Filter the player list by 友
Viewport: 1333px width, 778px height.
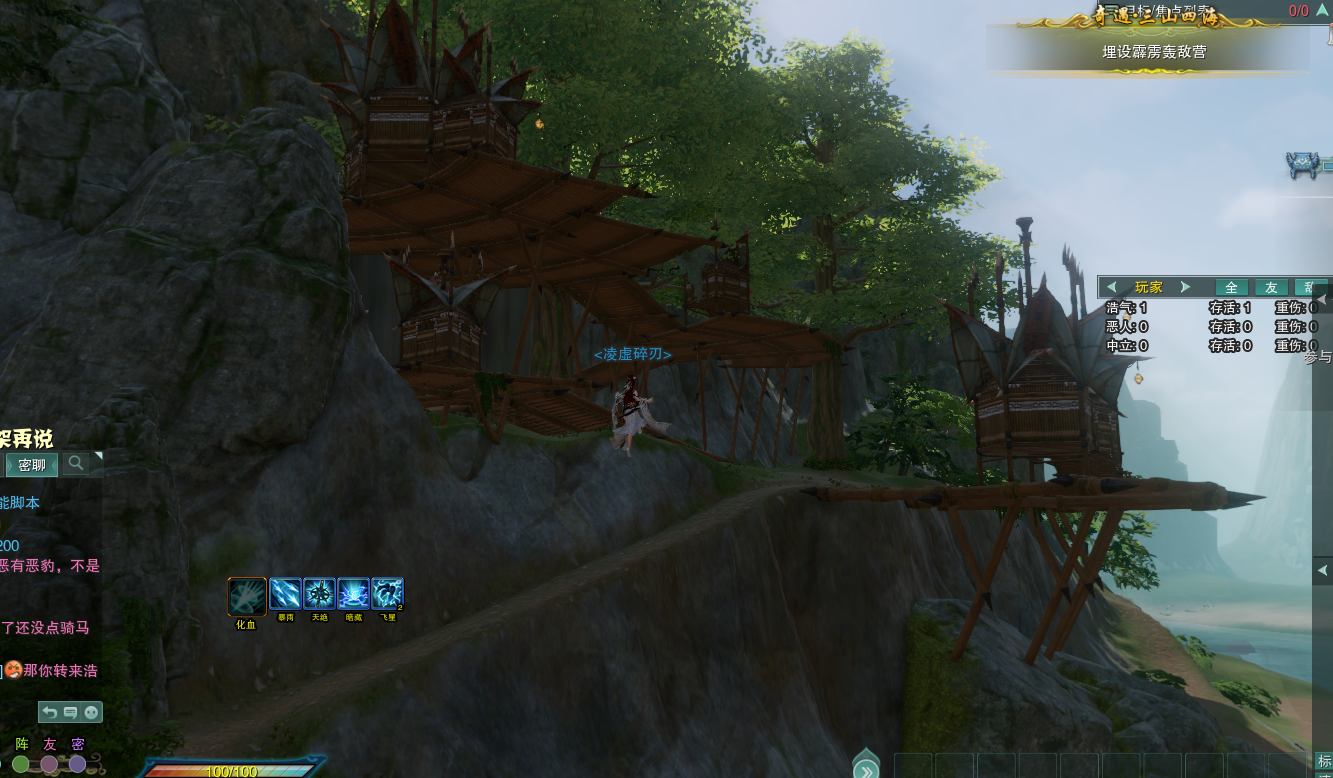(1271, 287)
